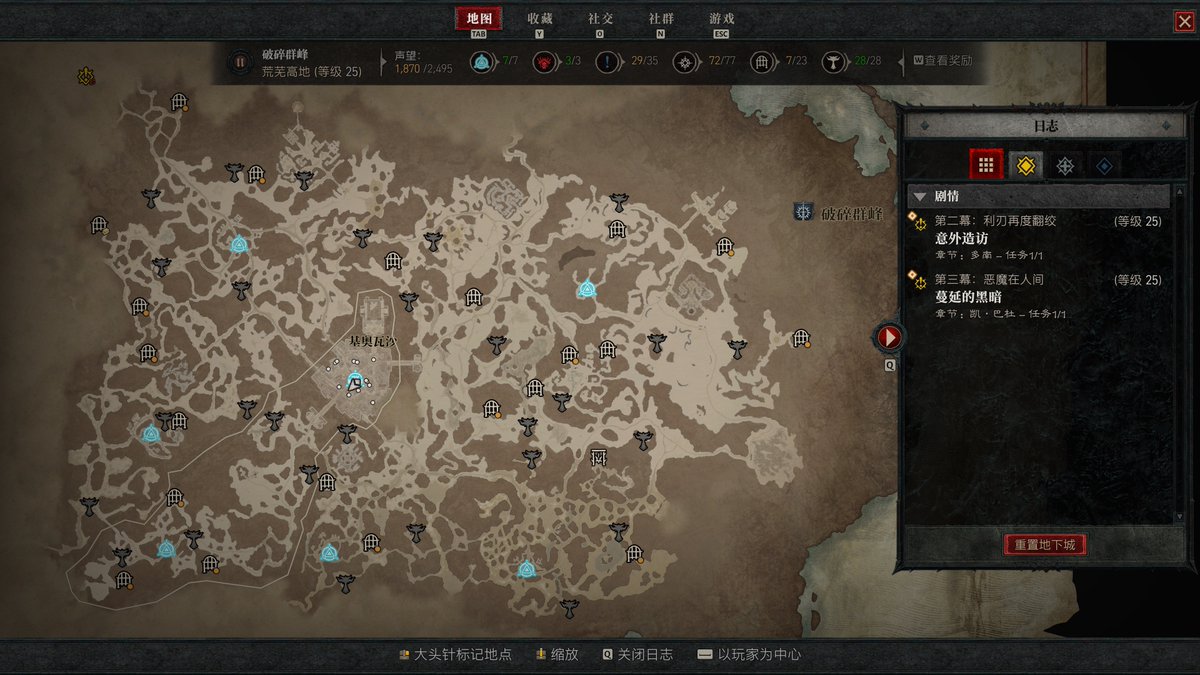Filter journal by yellow main quest icon
The width and height of the screenshot is (1200, 675).
[1025, 165]
